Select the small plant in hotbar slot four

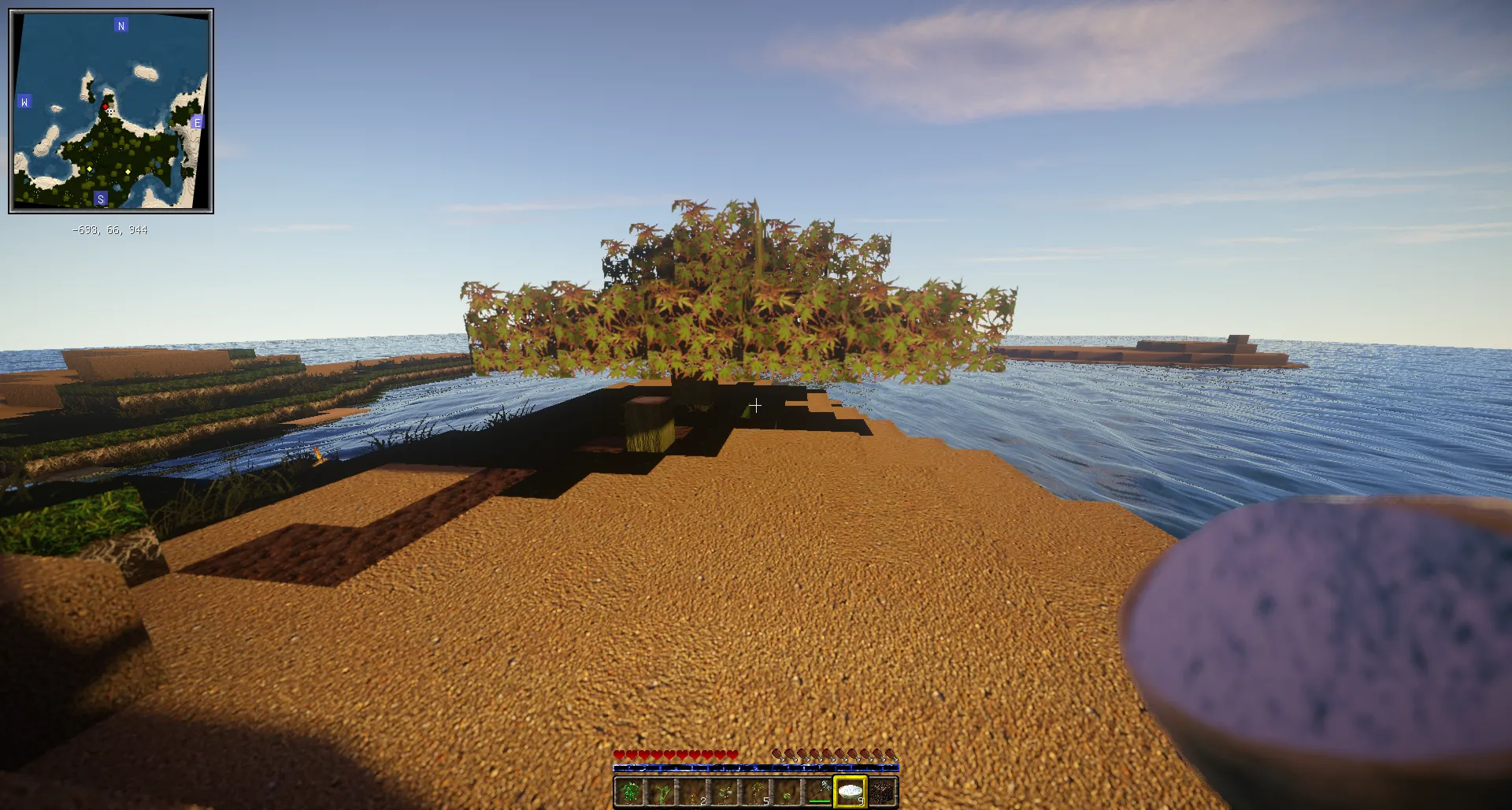(724, 791)
